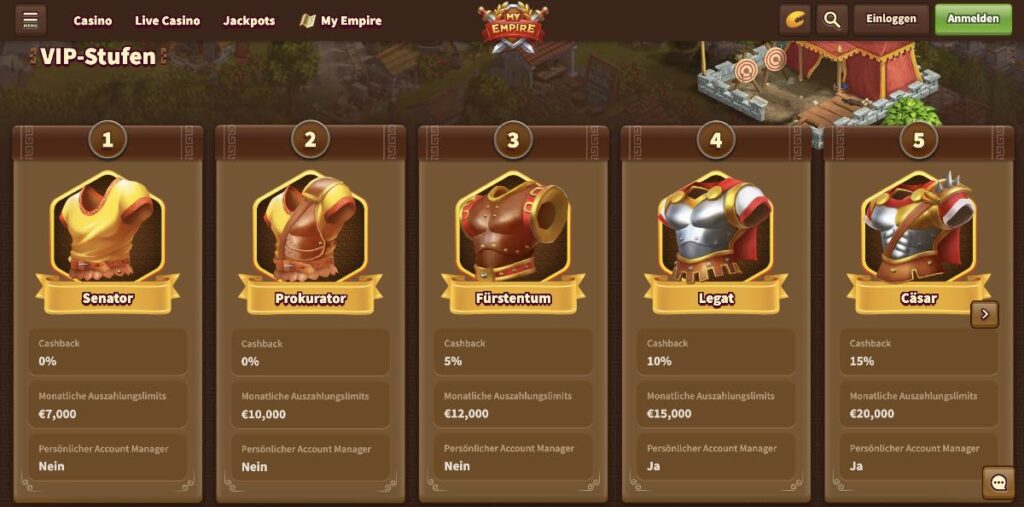
Task: Click the green Anmelden button
Action: coord(973,19)
